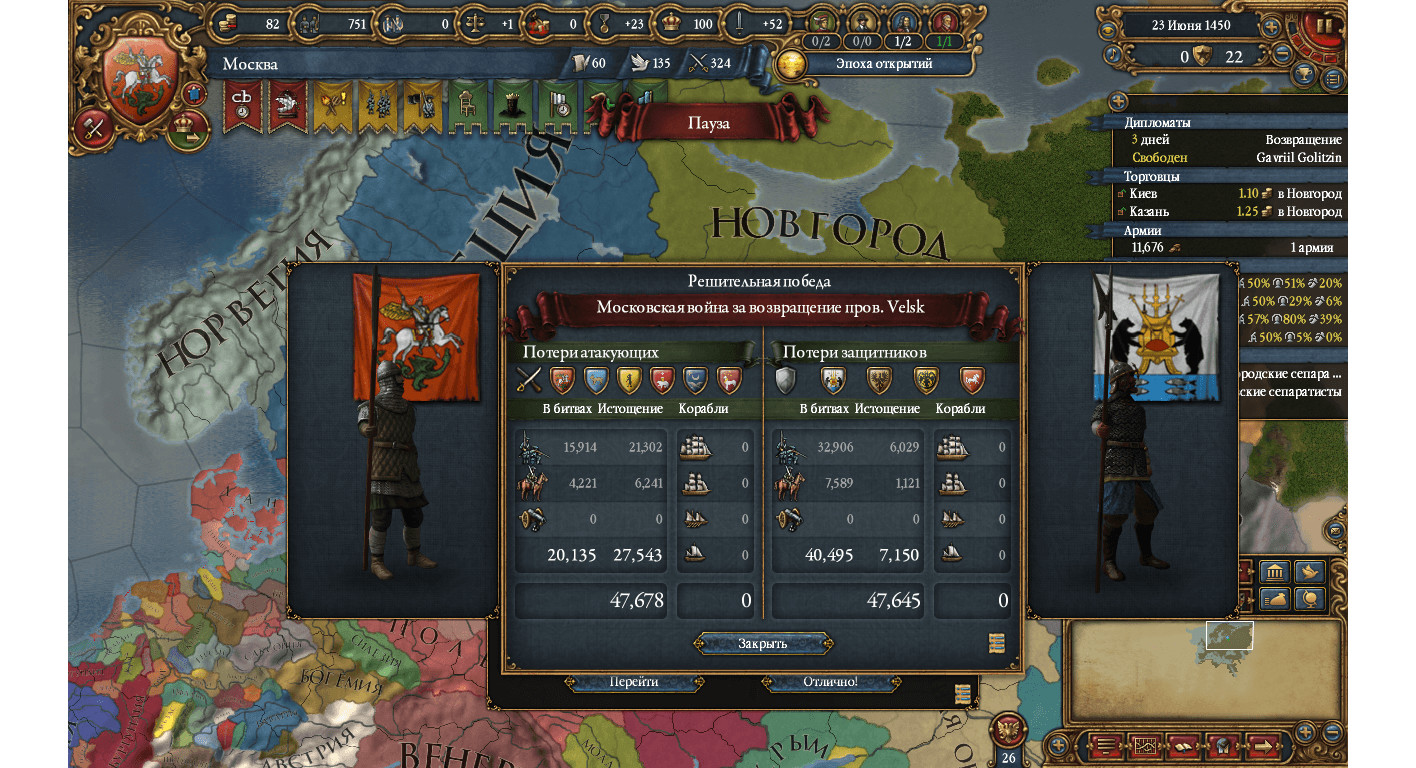Image resolution: width=1416 pixels, height=768 pixels.
Task: Select the diplomatic map mode with dove icon
Action: click(1309, 573)
